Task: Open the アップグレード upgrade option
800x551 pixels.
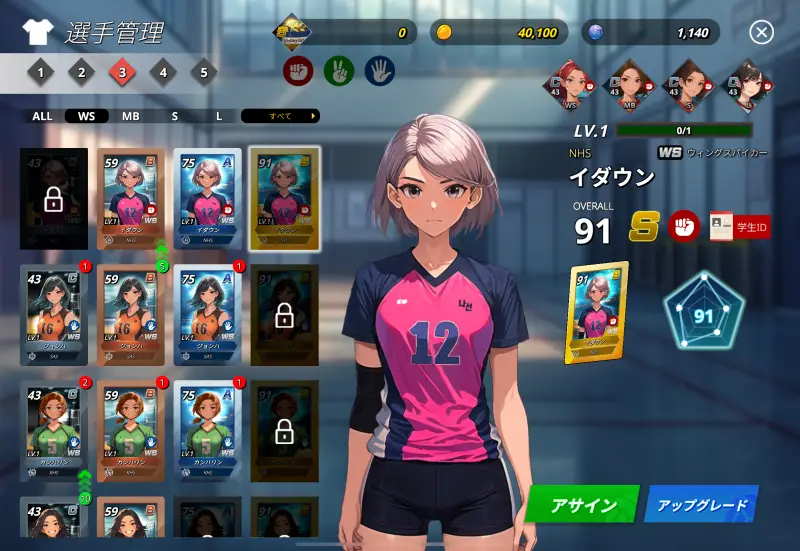Action: (x=701, y=504)
